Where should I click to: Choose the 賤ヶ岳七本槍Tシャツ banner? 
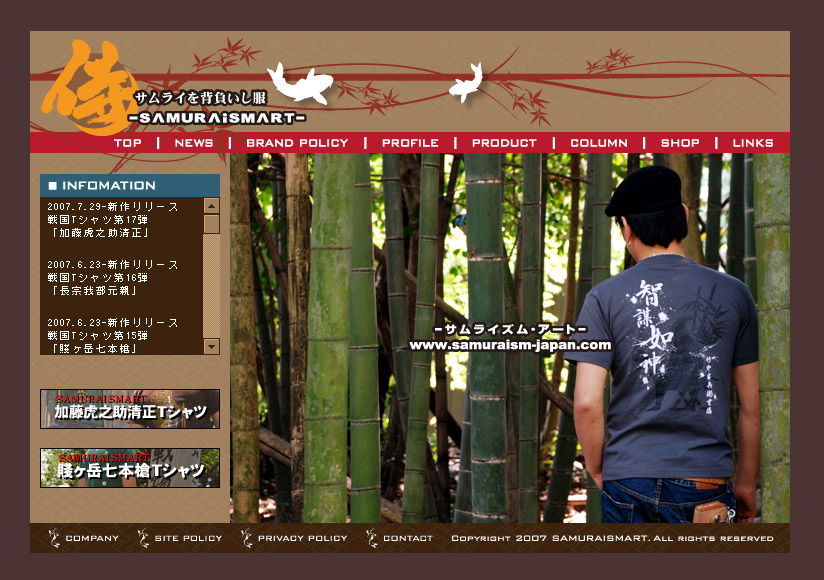coord(130,468)
